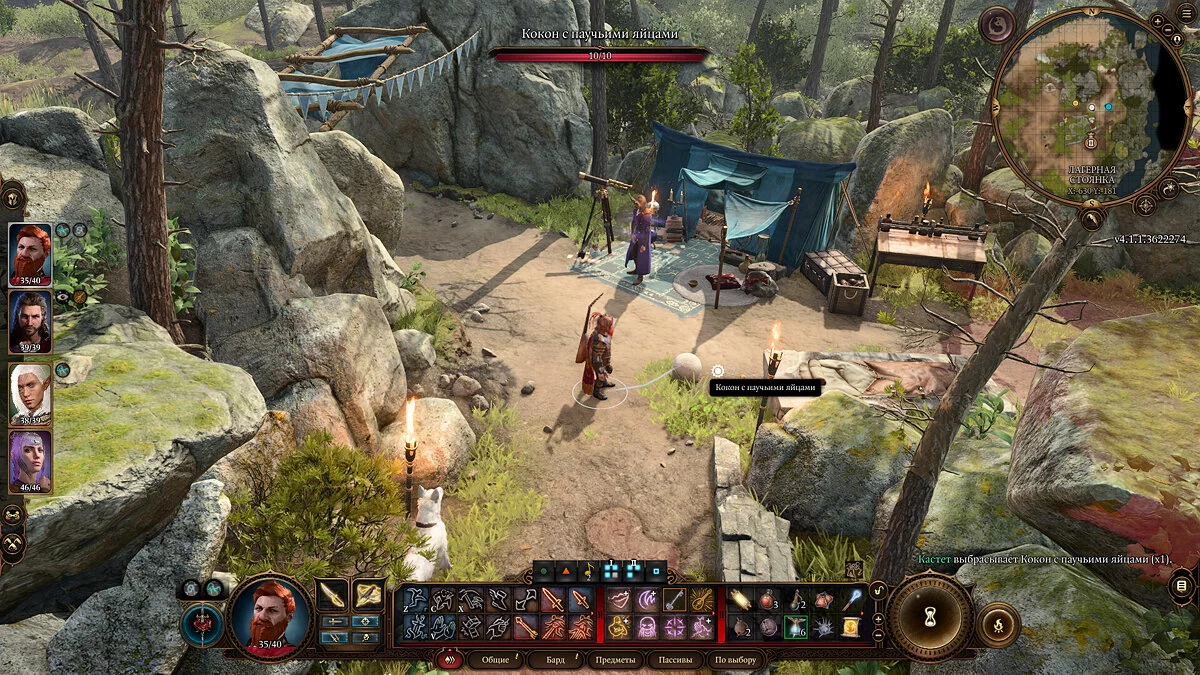Open the minimap

(x=1089, y=105)
